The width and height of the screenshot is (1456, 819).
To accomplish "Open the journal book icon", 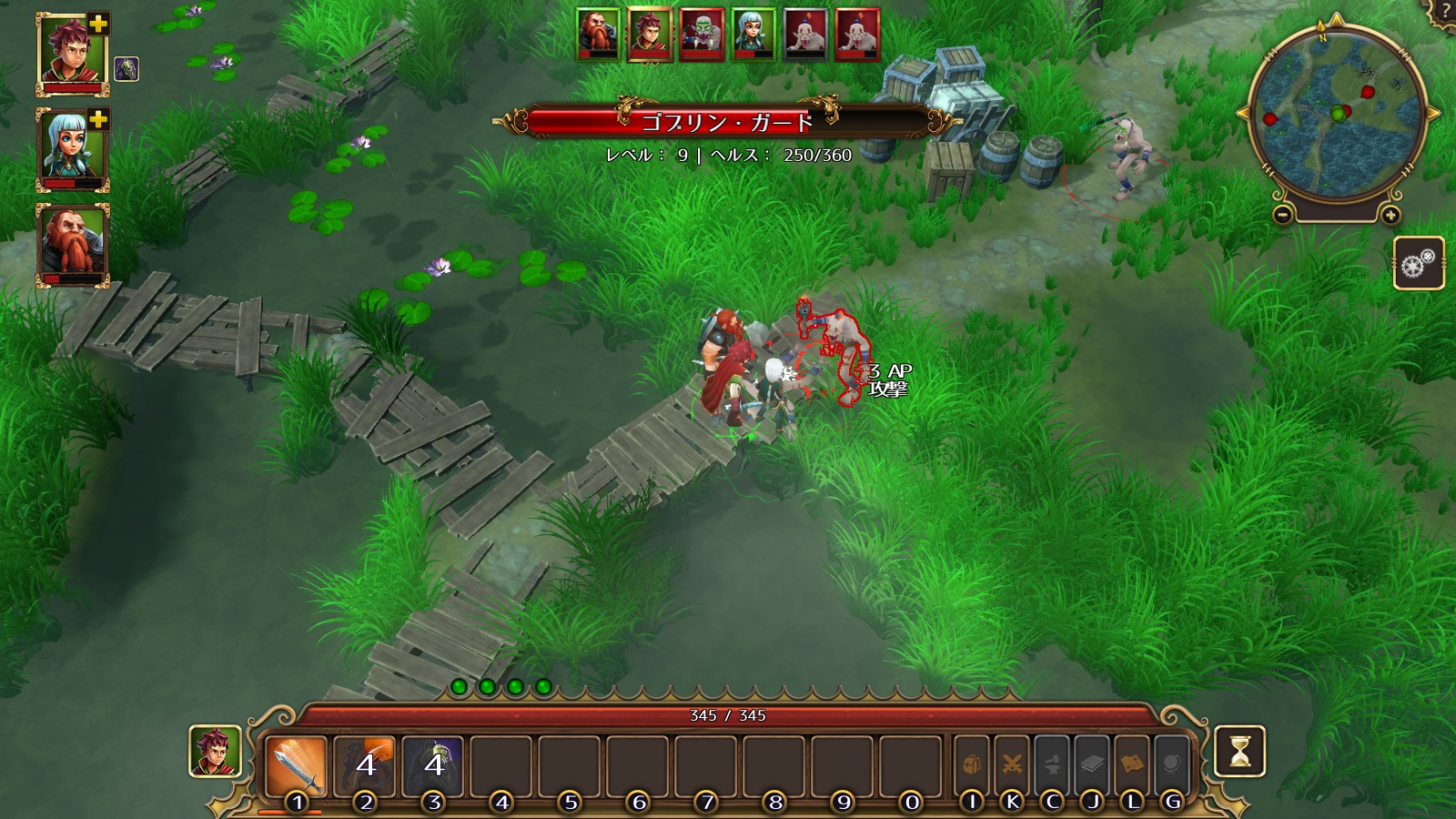I will pyautogui.click(x=1092, y=764).
